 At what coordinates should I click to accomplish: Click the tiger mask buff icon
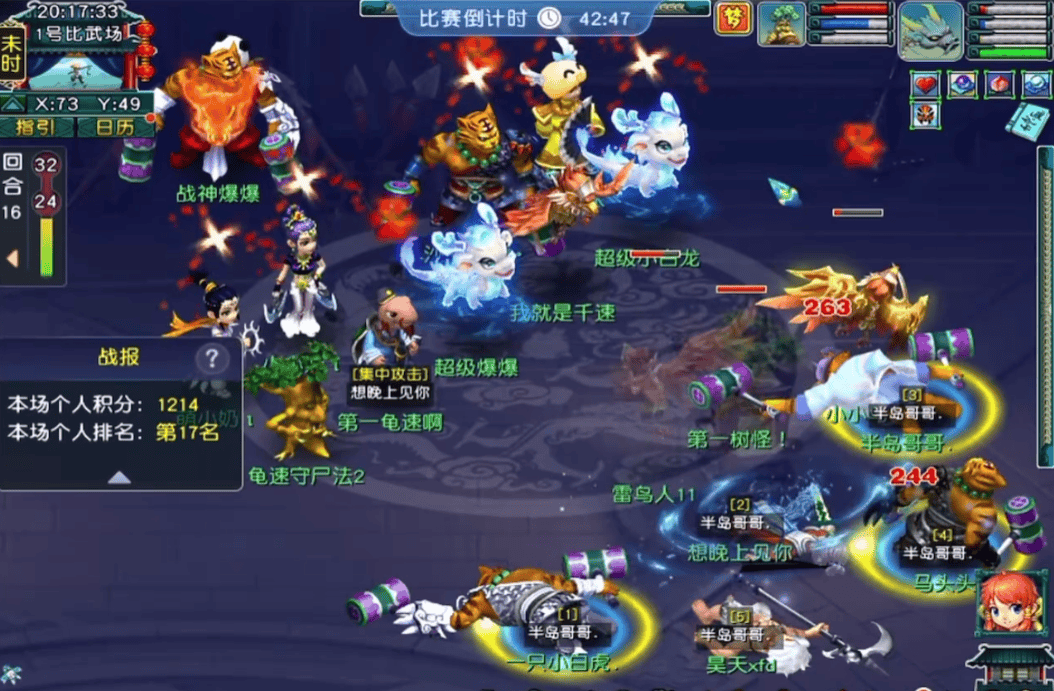point(925,115)
